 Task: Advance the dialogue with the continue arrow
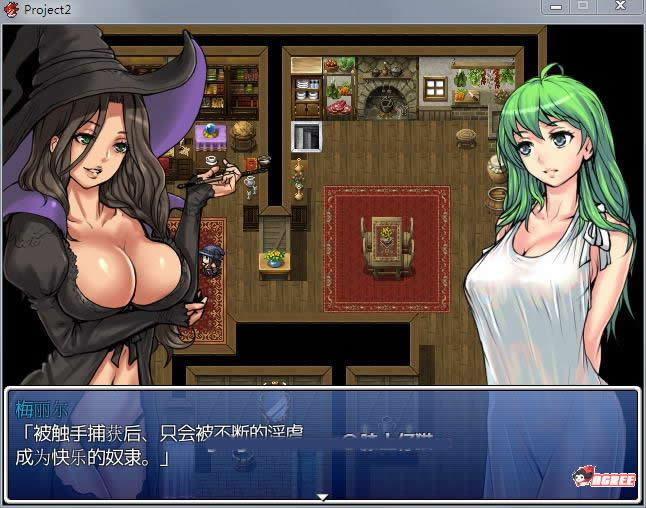click(x=322, y=496)
